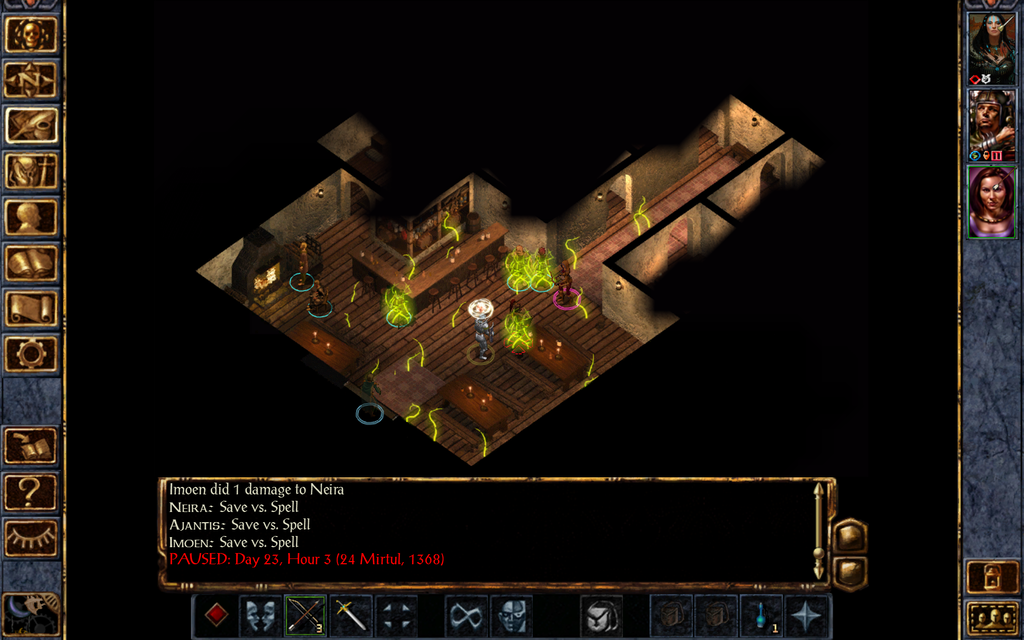Screen dimensions: 1024x640
Task: Select the top dark-haired woman portrait
Action: click(x=991, y=48)
